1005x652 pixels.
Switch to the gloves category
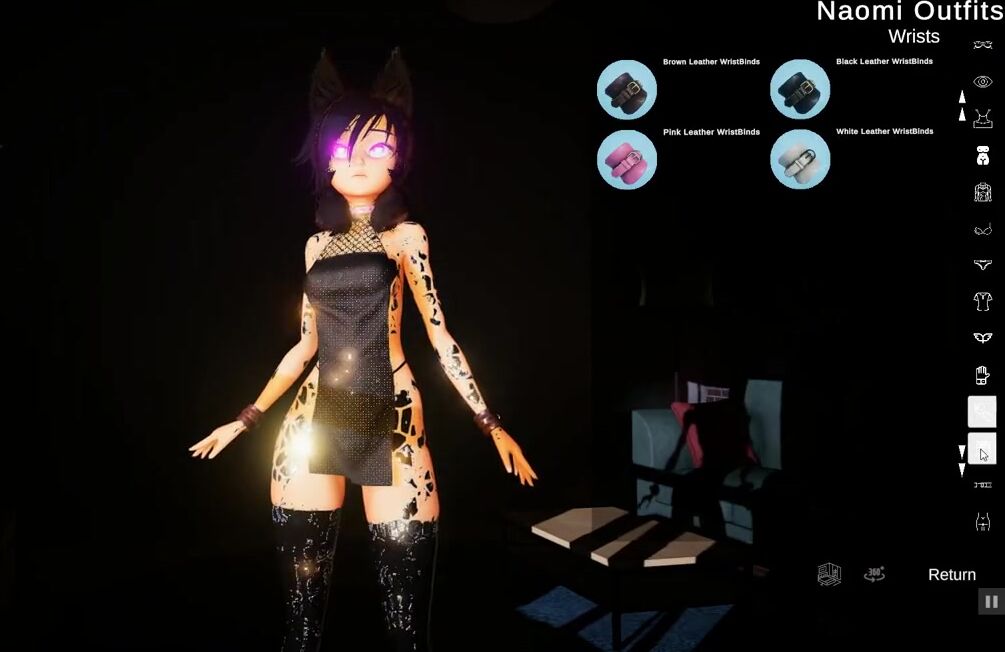click(982, 375)
